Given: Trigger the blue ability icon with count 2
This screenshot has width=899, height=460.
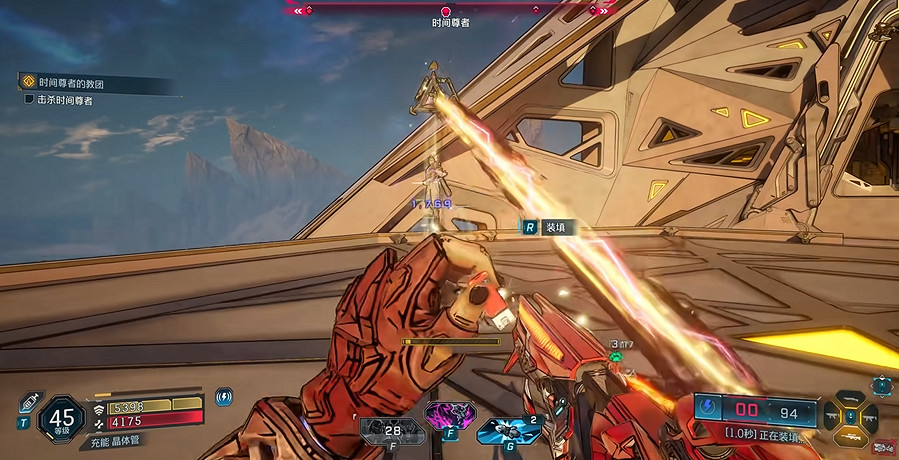Looking at the screenshot, I should pyautogui.click(x=503, y=428).
